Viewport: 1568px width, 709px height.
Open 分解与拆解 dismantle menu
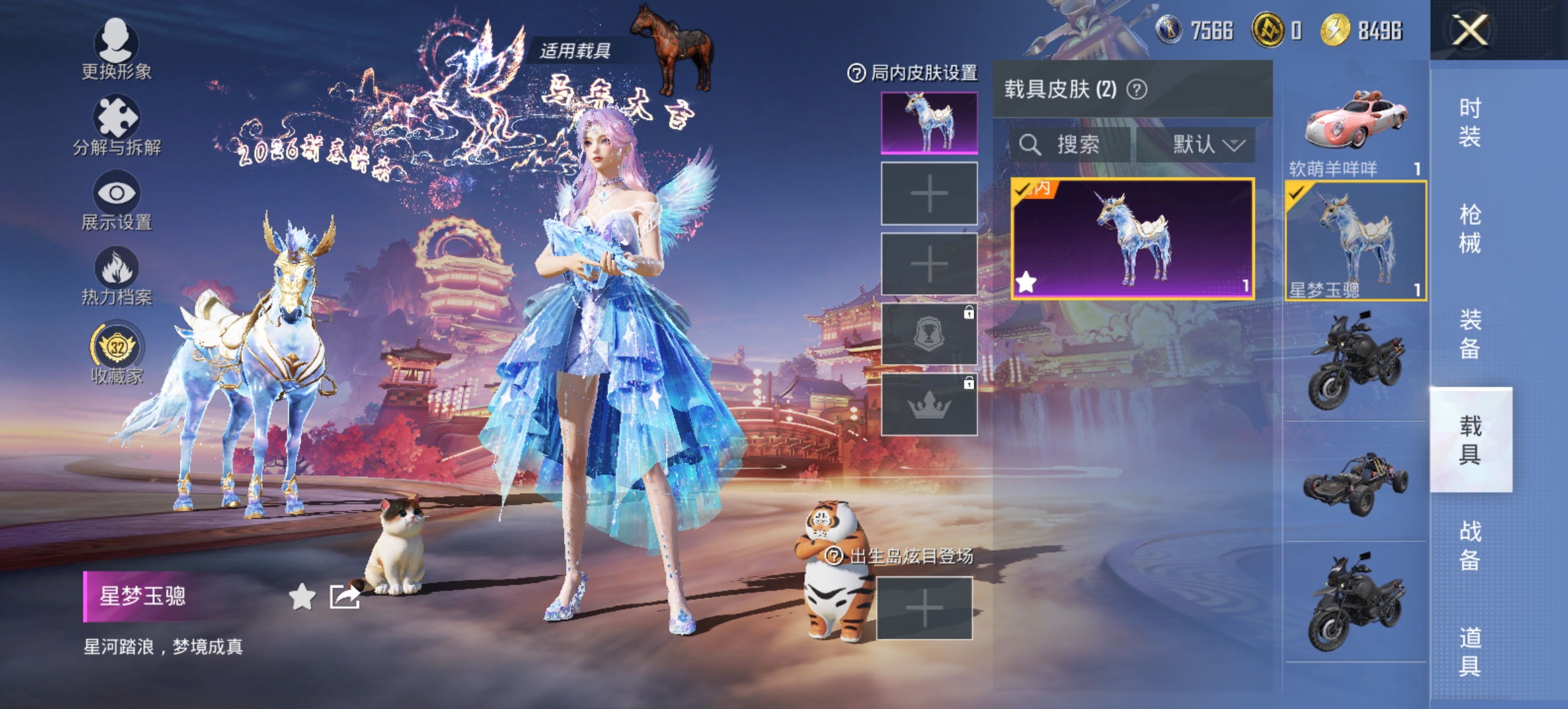[116, 125]
